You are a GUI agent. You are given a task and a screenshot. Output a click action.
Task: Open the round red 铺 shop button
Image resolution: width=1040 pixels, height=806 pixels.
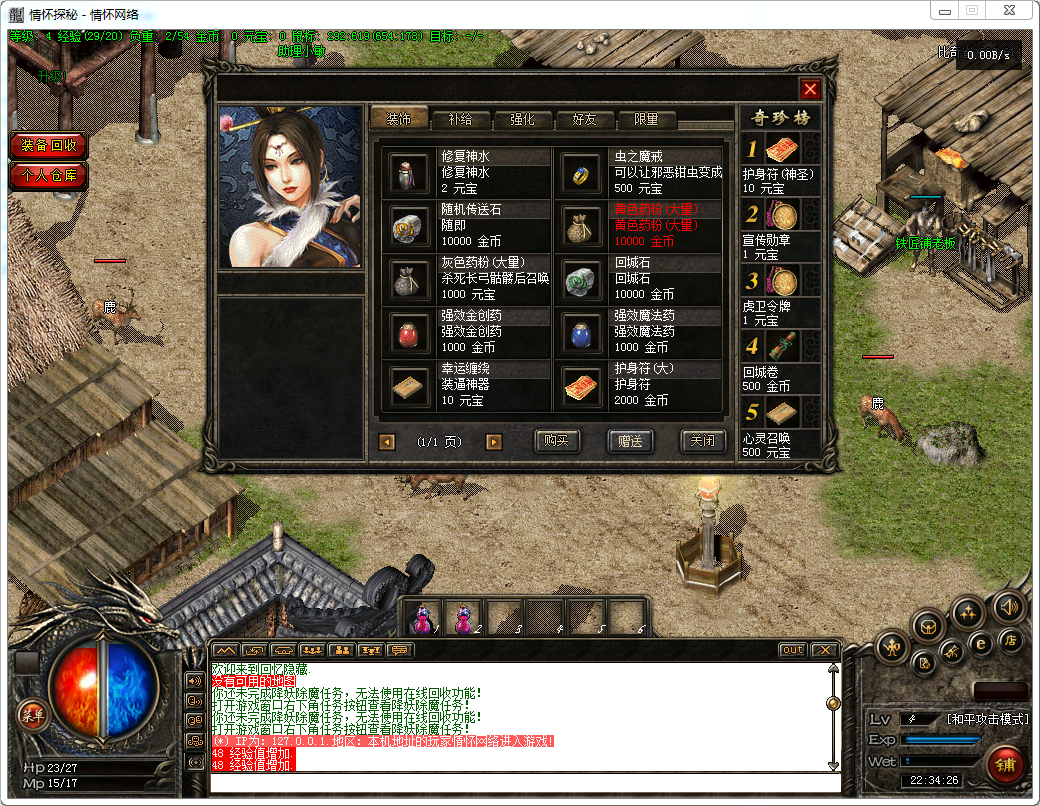(x=1005, y=763)
